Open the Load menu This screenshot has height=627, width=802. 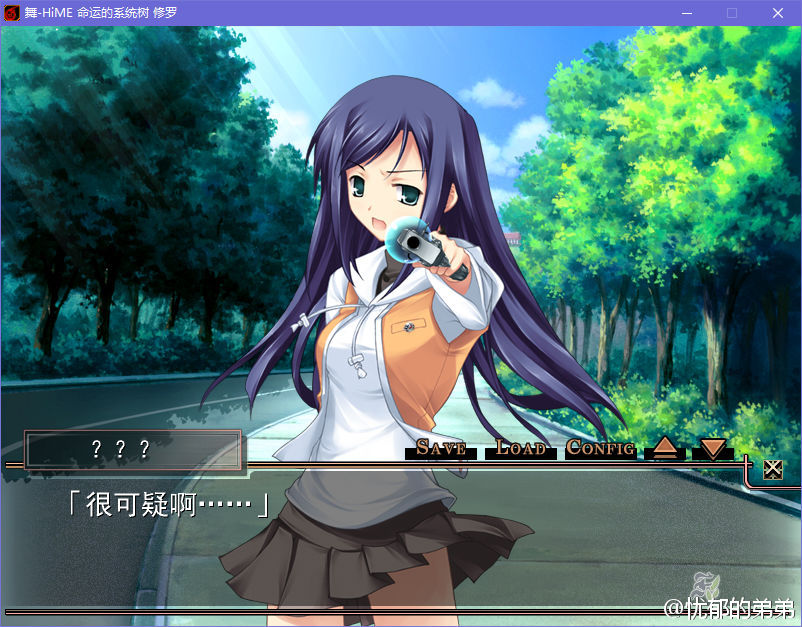click(521, 448)
